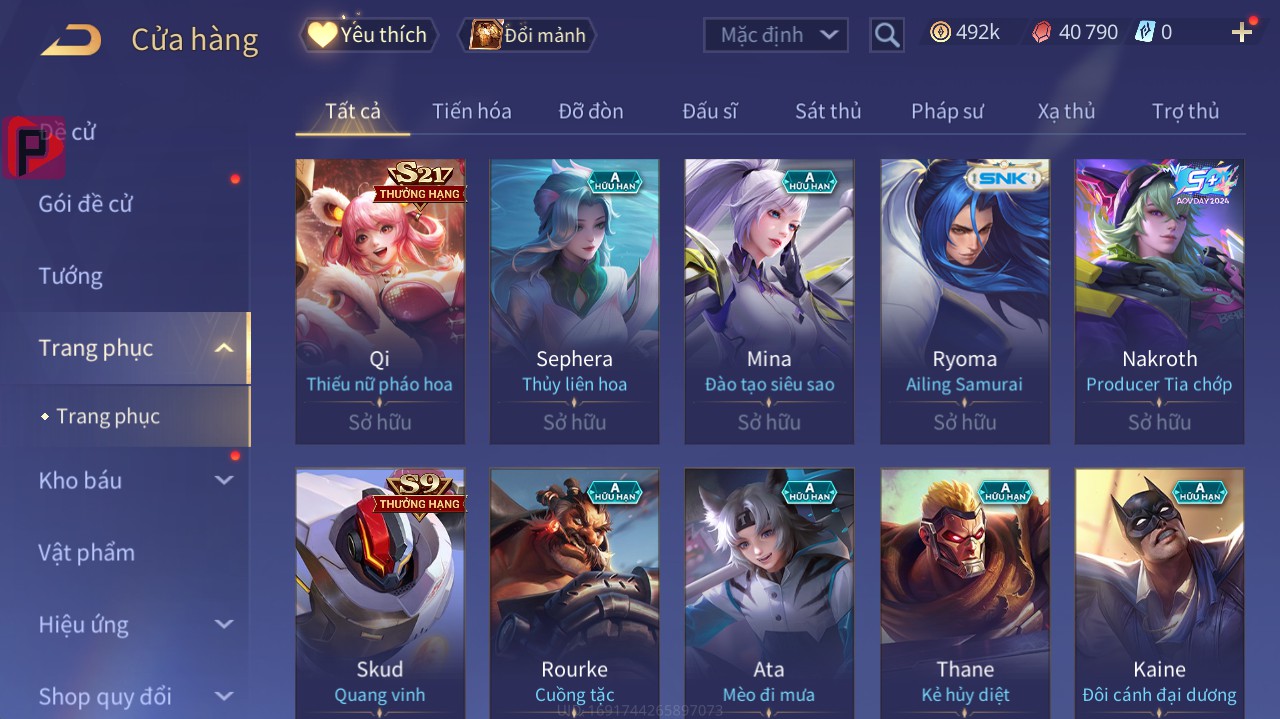Switch to the Tiến hóa tab

[471, 111]
